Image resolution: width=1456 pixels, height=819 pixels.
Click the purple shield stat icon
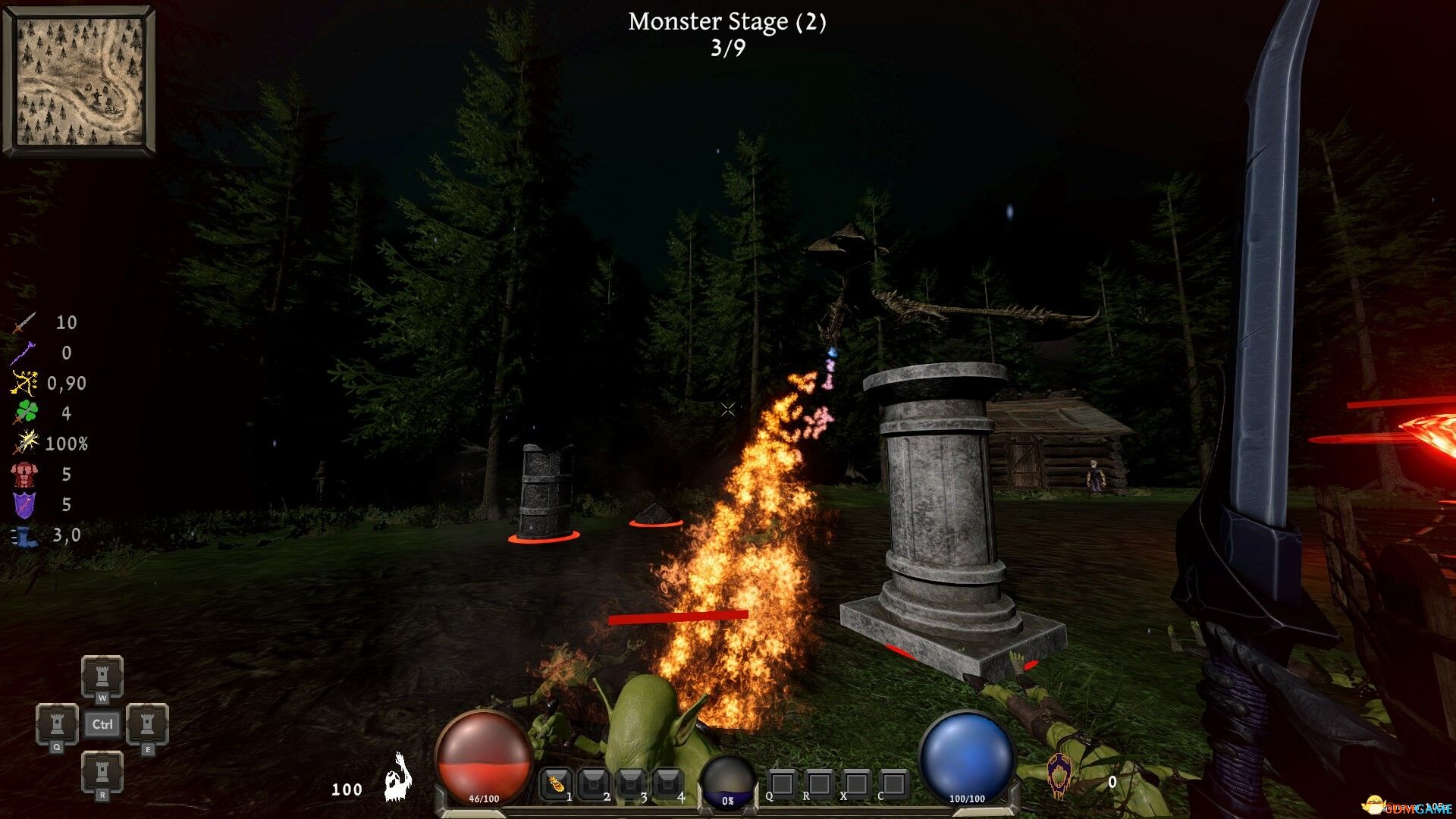(x=24, y=505)
